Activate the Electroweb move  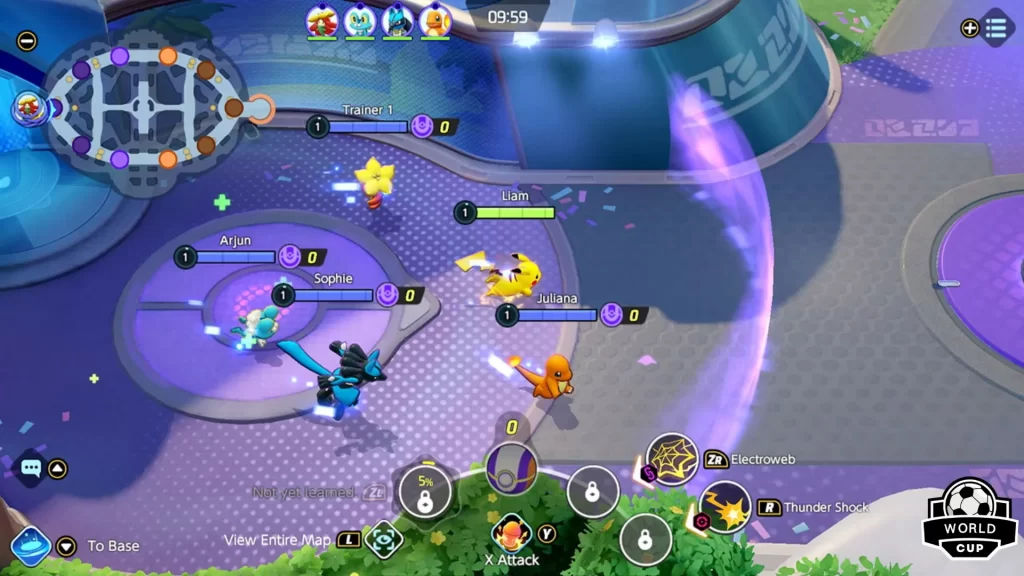[671, 459]
